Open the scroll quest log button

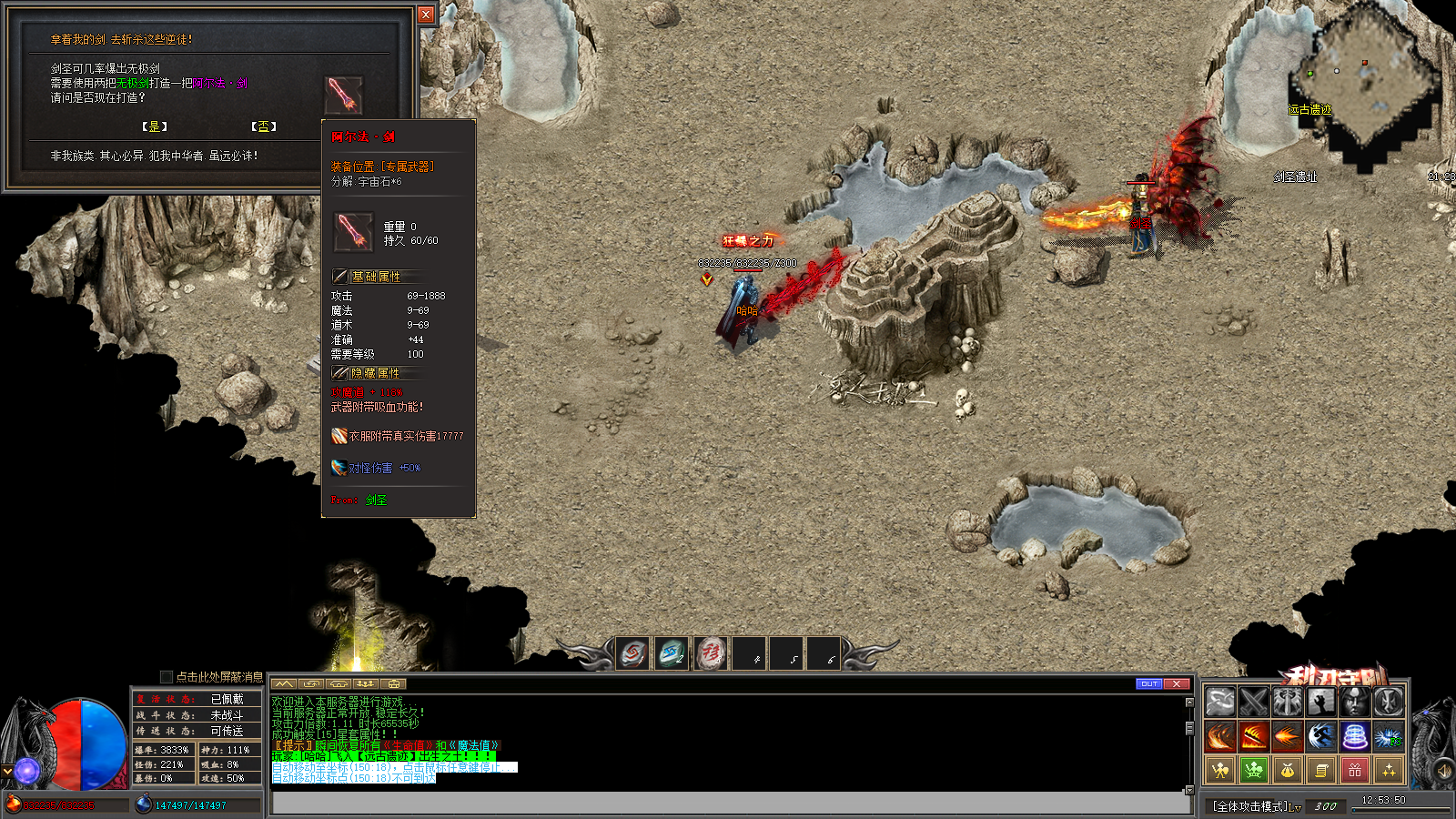(x=1320, y=771)
